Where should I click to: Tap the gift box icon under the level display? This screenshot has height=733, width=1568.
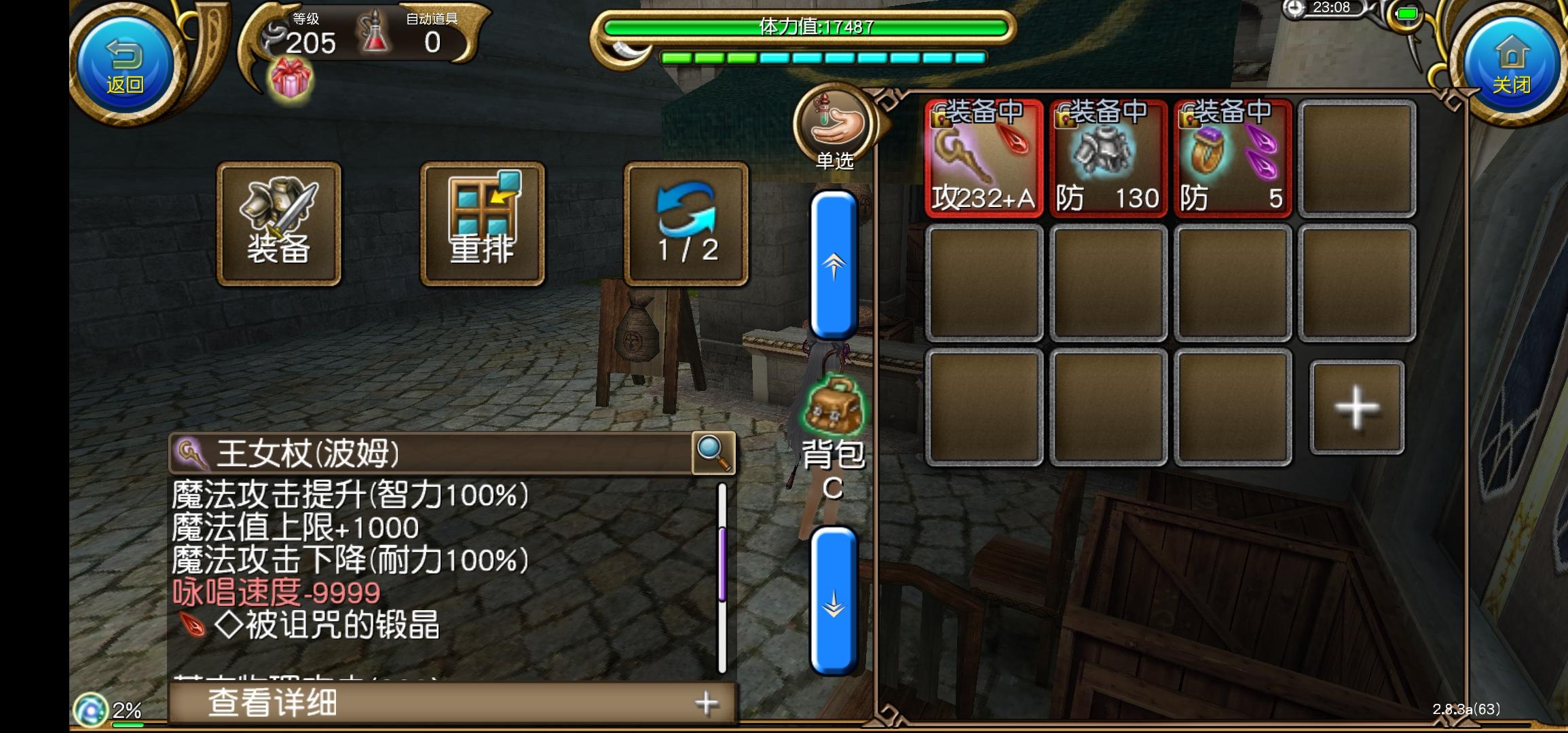[291, 80]
